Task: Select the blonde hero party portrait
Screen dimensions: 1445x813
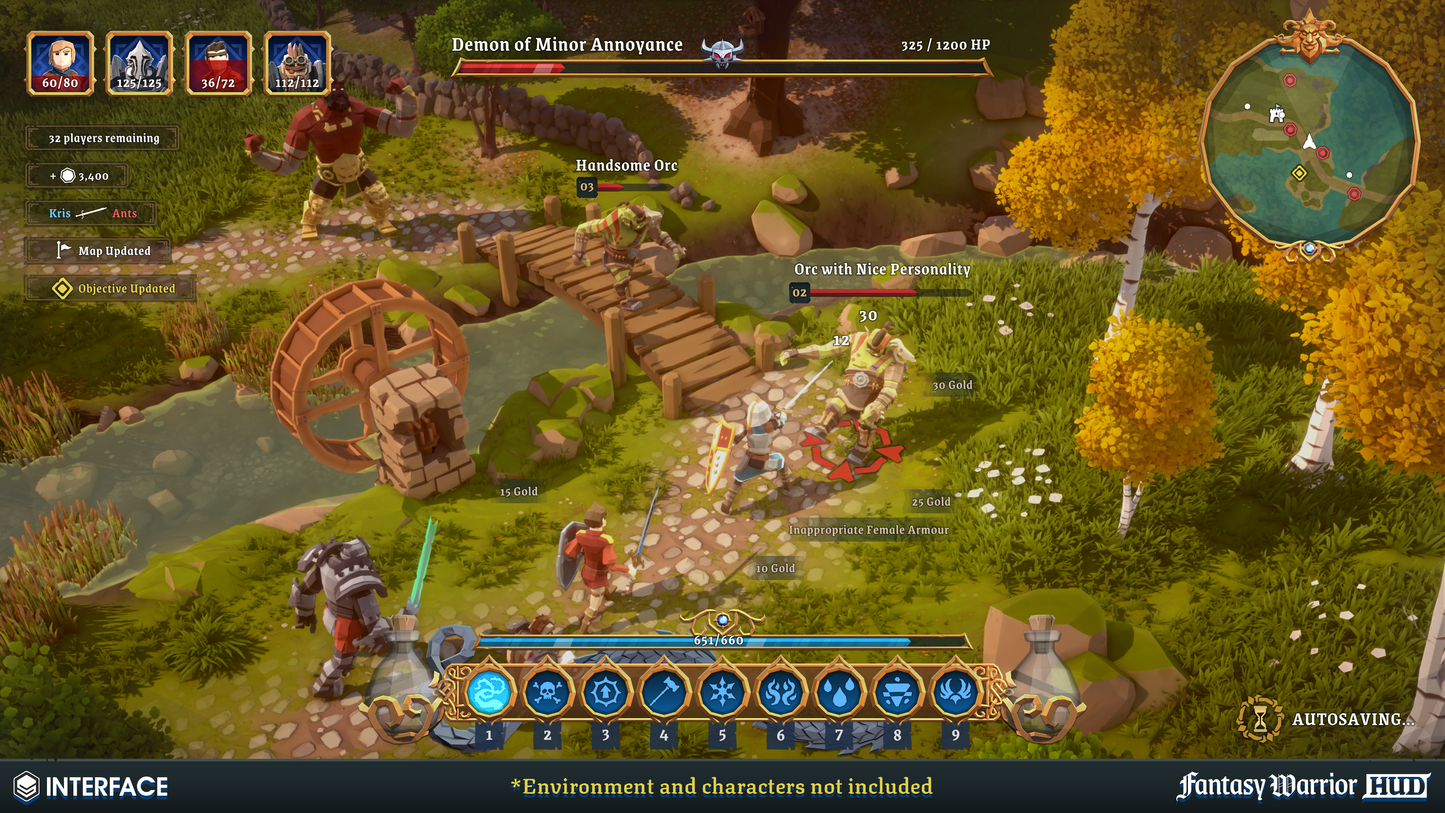Action: pos(61,63)
